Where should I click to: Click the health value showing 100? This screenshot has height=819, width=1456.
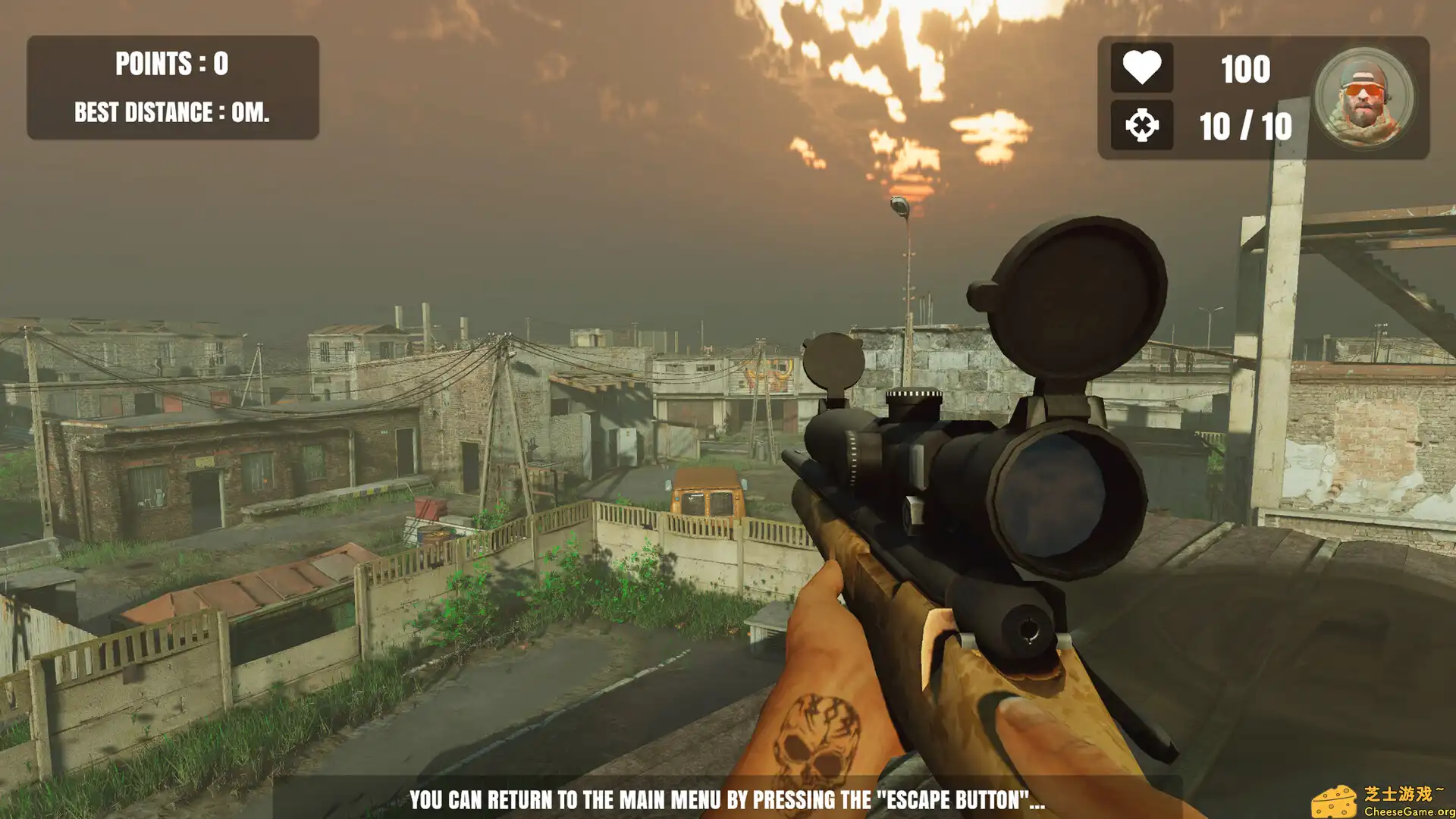(1244, 69)
